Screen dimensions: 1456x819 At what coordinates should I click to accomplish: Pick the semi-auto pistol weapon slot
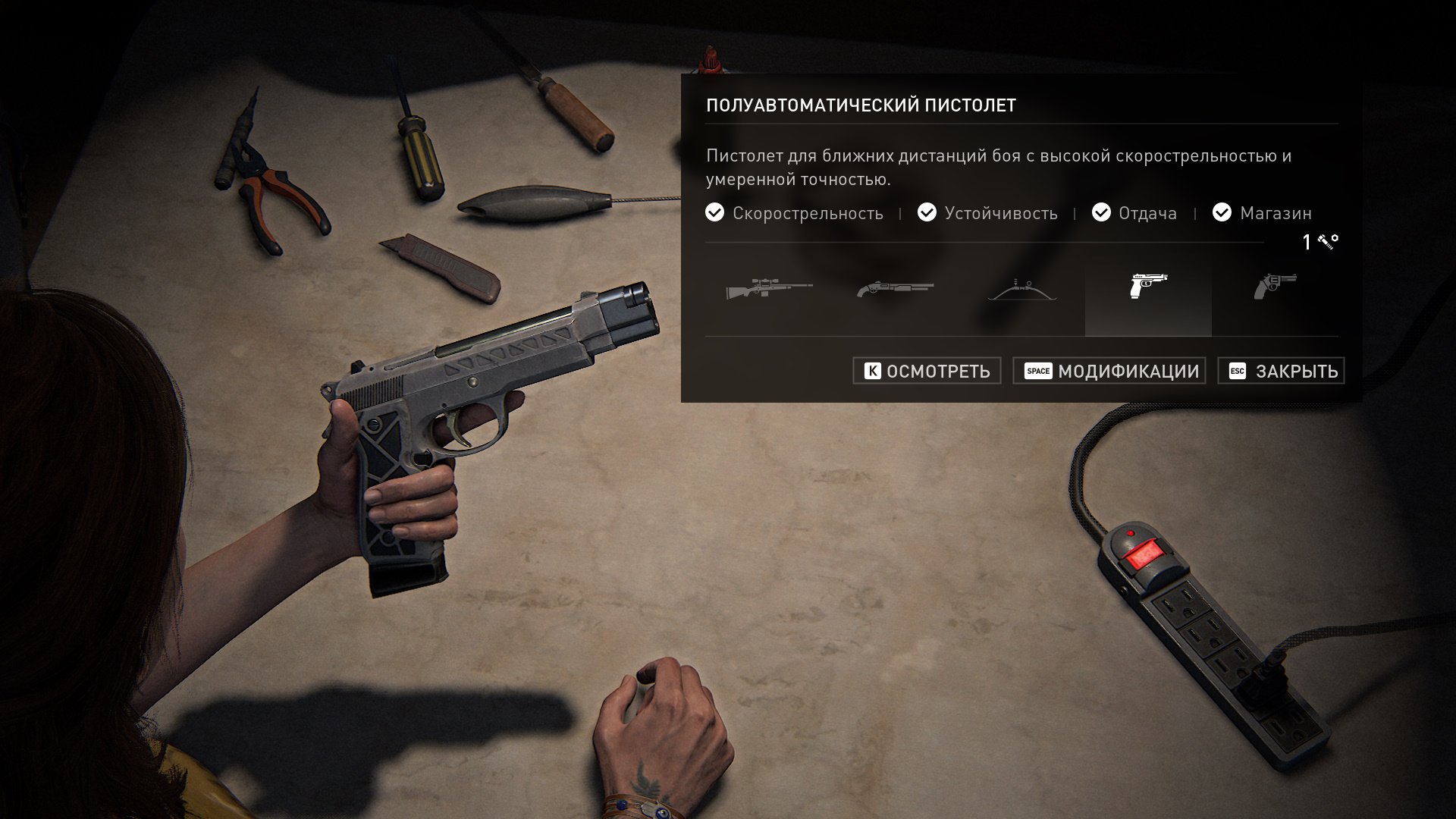[x=1148, y=287]
